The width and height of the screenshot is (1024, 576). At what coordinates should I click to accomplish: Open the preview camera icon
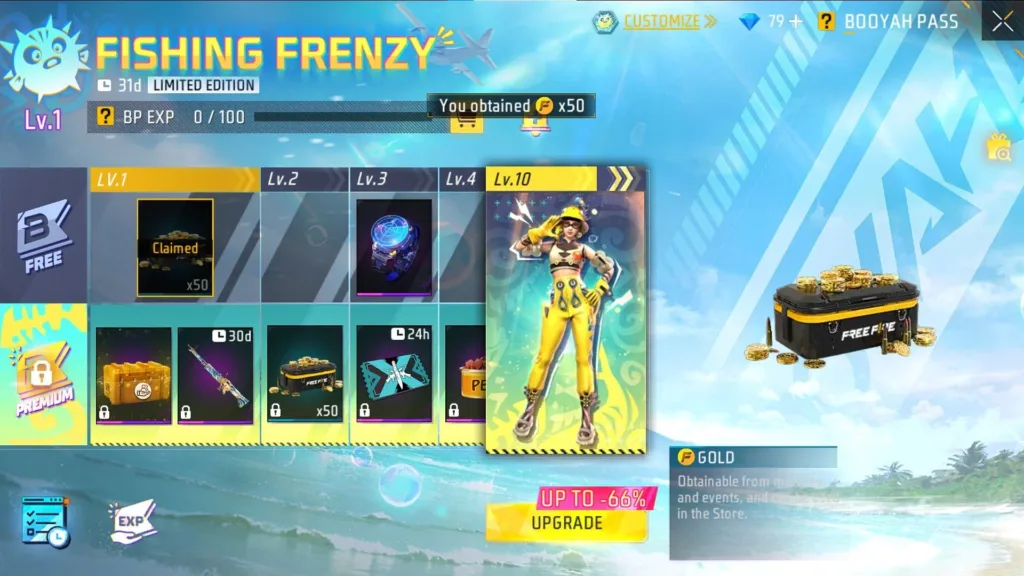click(998, 149)
